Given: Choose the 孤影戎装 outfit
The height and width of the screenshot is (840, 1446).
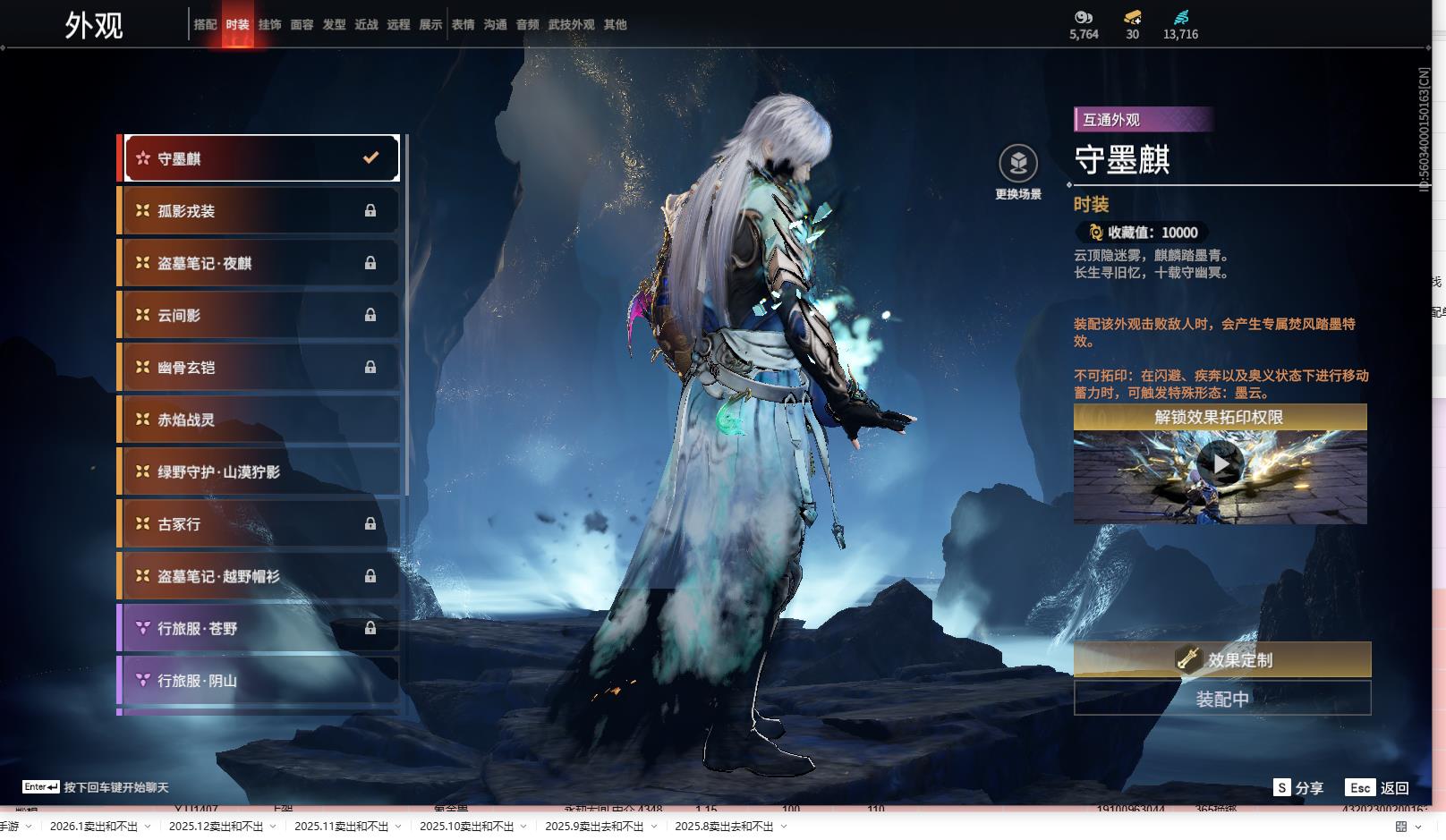Looking at the screenshot, I should tap(260, 211).
